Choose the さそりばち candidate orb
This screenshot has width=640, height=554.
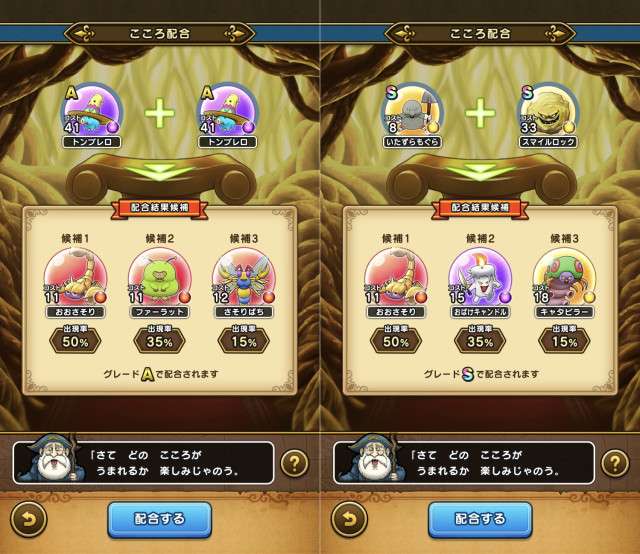243,277
